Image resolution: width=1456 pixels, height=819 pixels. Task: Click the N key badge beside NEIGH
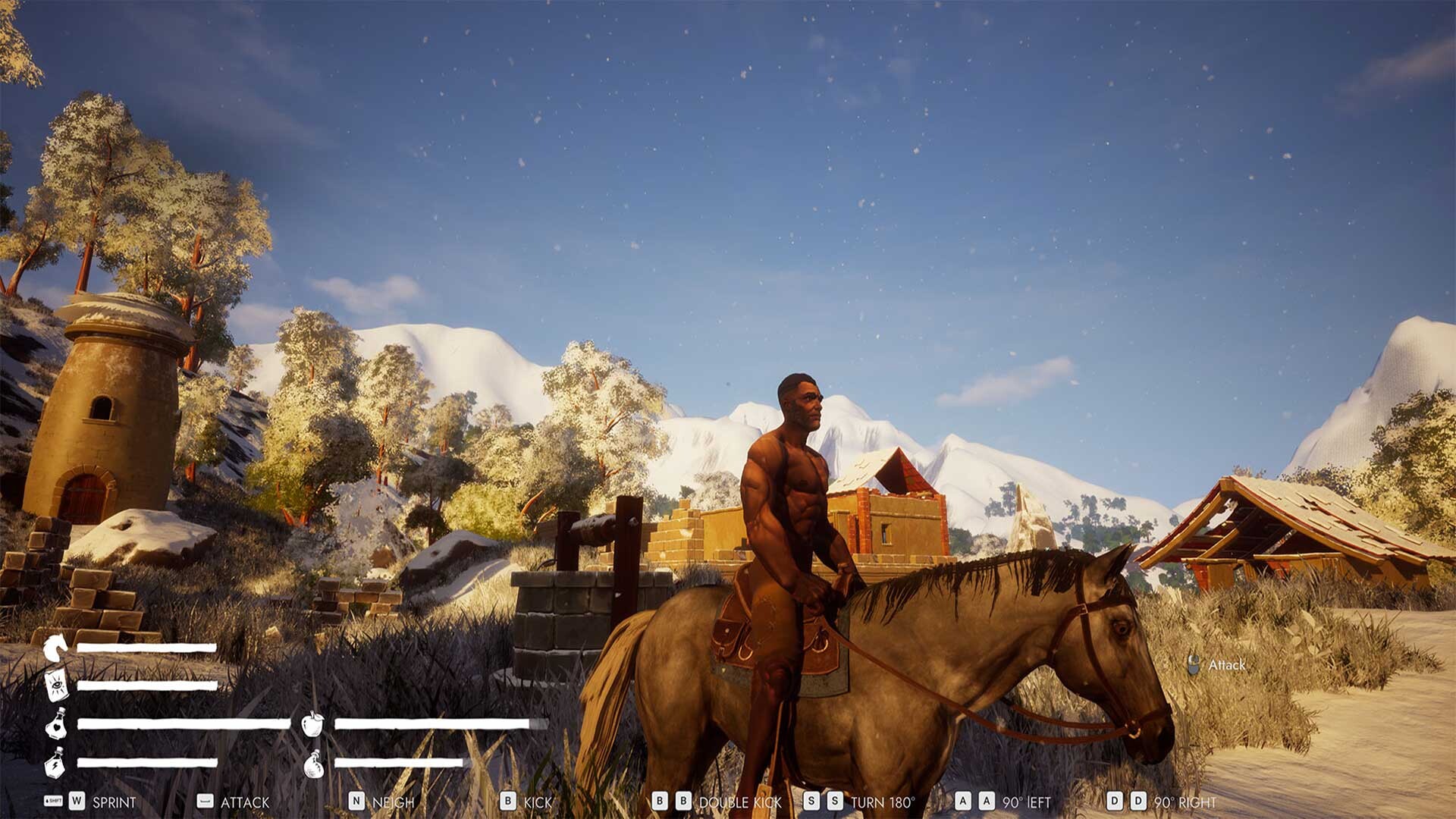355,802
